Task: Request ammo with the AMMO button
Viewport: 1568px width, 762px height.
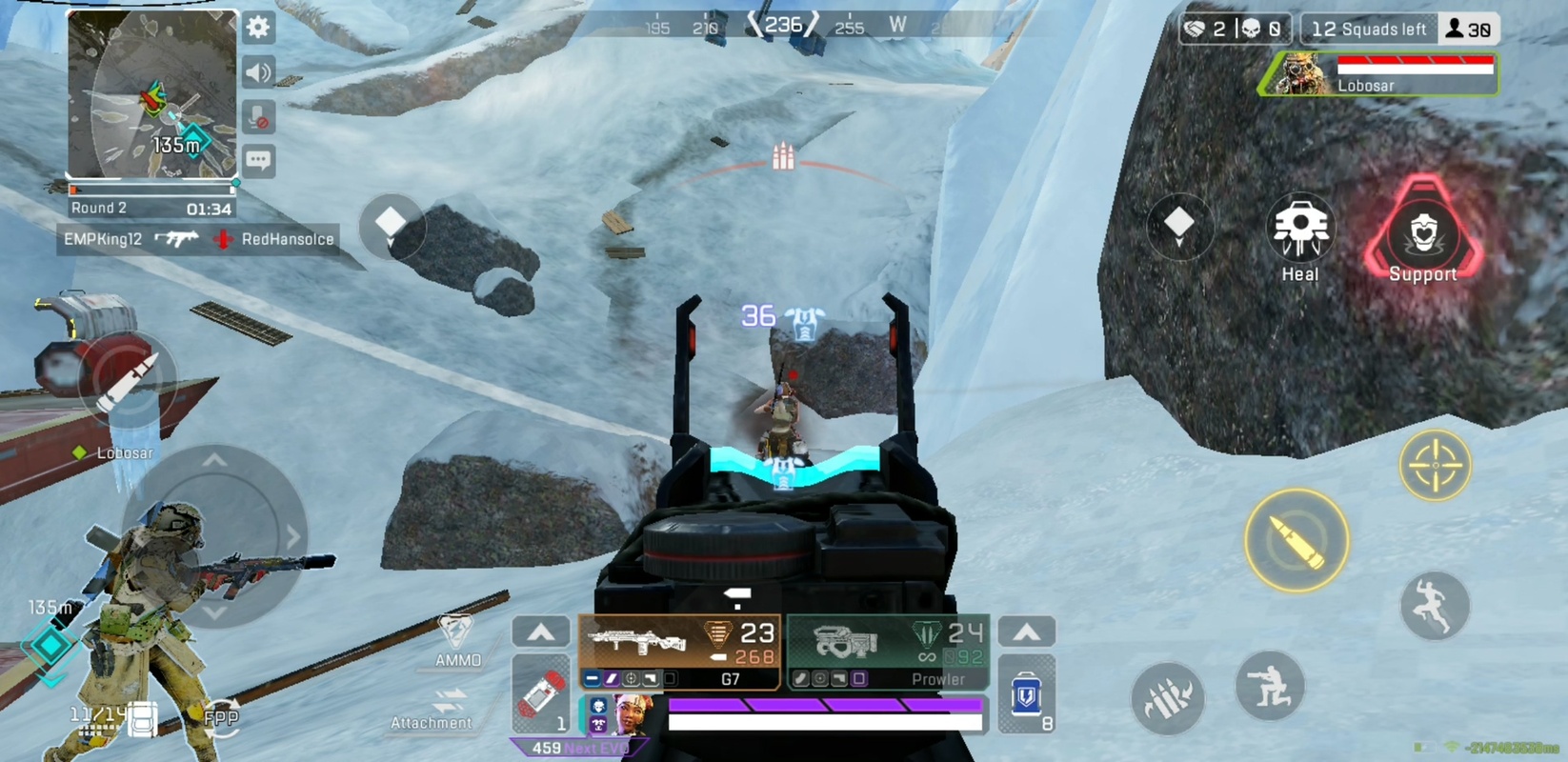Action: pyautogui.click(x=456, y=640)
